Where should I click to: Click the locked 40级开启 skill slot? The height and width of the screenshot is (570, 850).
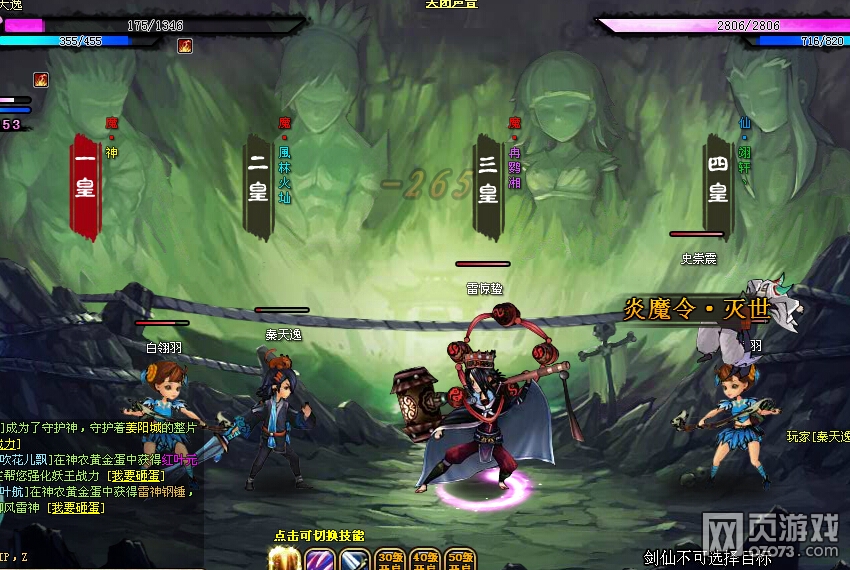click(x=425, y=560)
